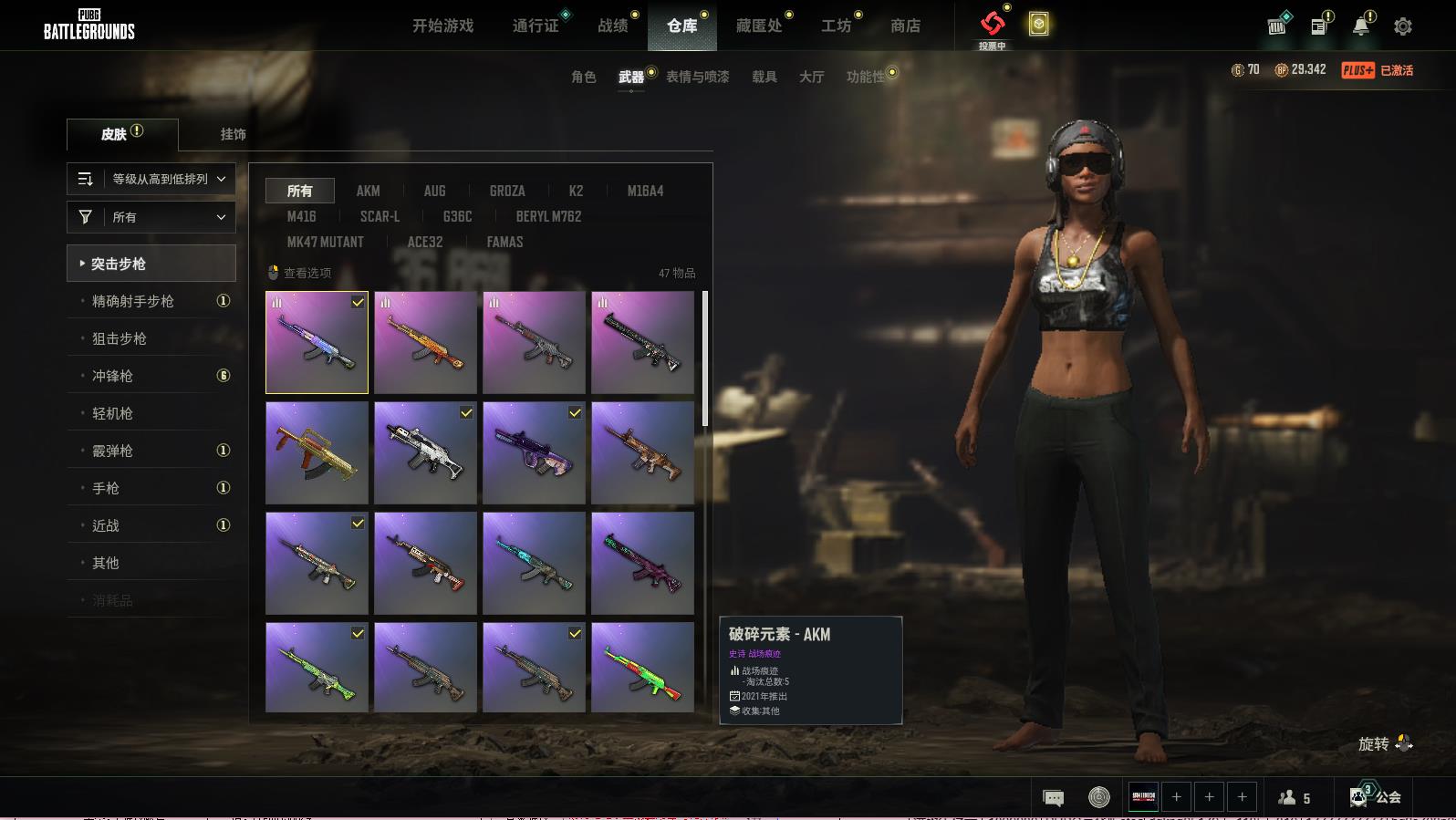The height and width of the screenshot is (820, 1456).
Task: Open the settings gear icon
Action: tap(1403, 26)
